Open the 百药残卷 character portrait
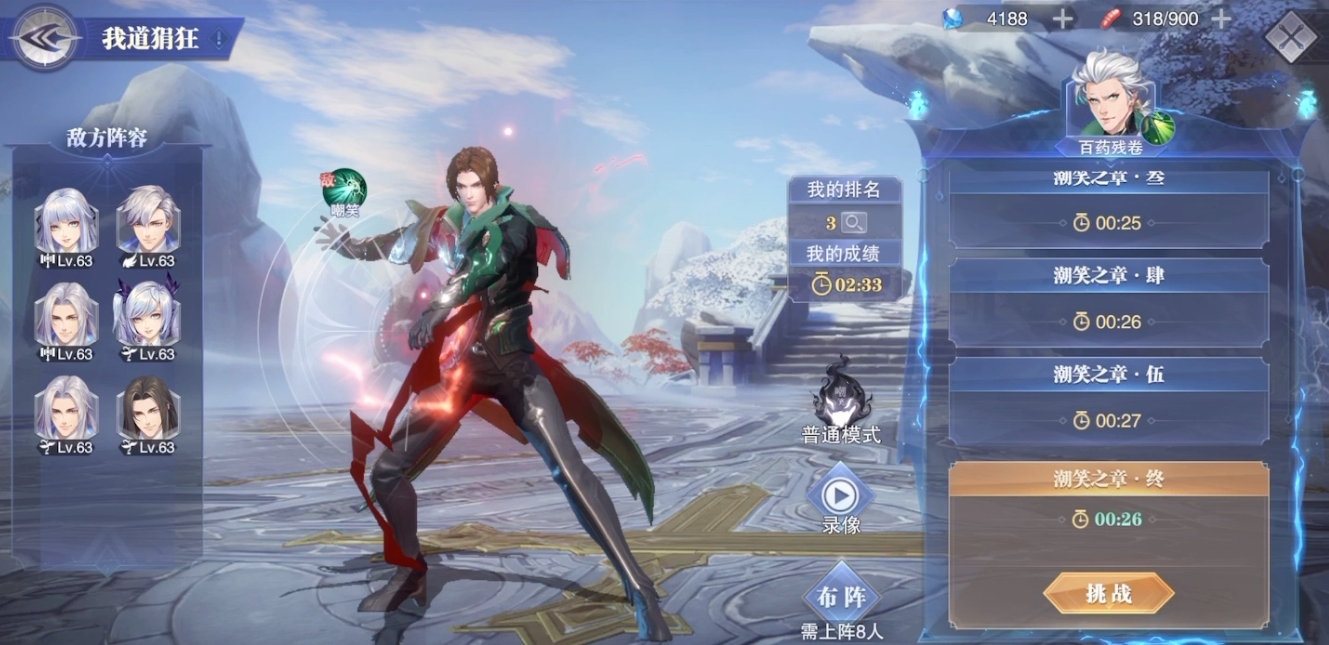Screen dimensions: 1329x645 coord(1111,96)
